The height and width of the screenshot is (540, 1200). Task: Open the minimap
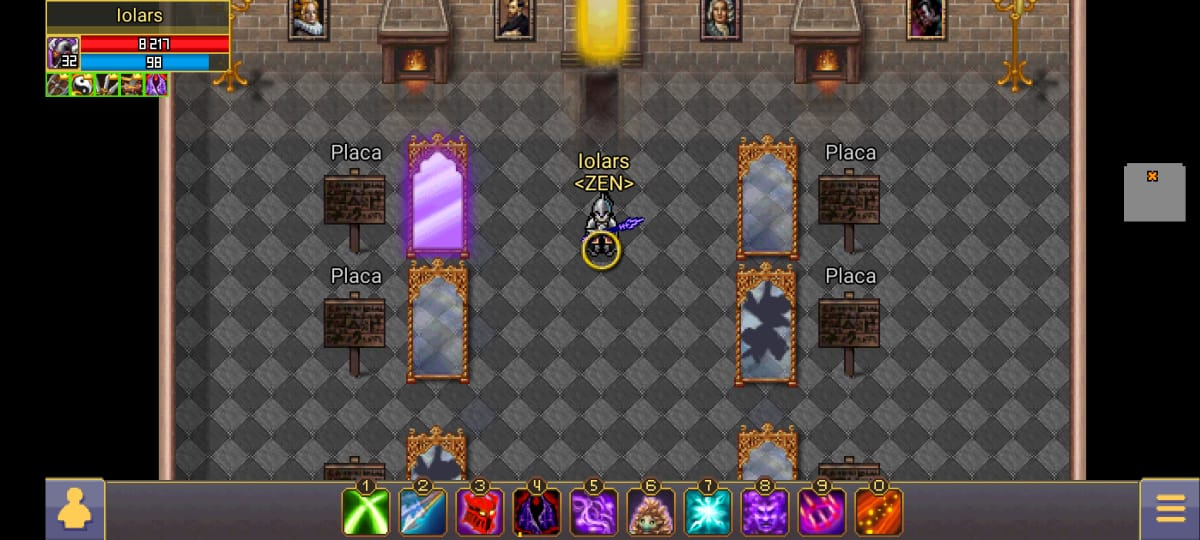pyautogui.click(x=1153, y=192)
